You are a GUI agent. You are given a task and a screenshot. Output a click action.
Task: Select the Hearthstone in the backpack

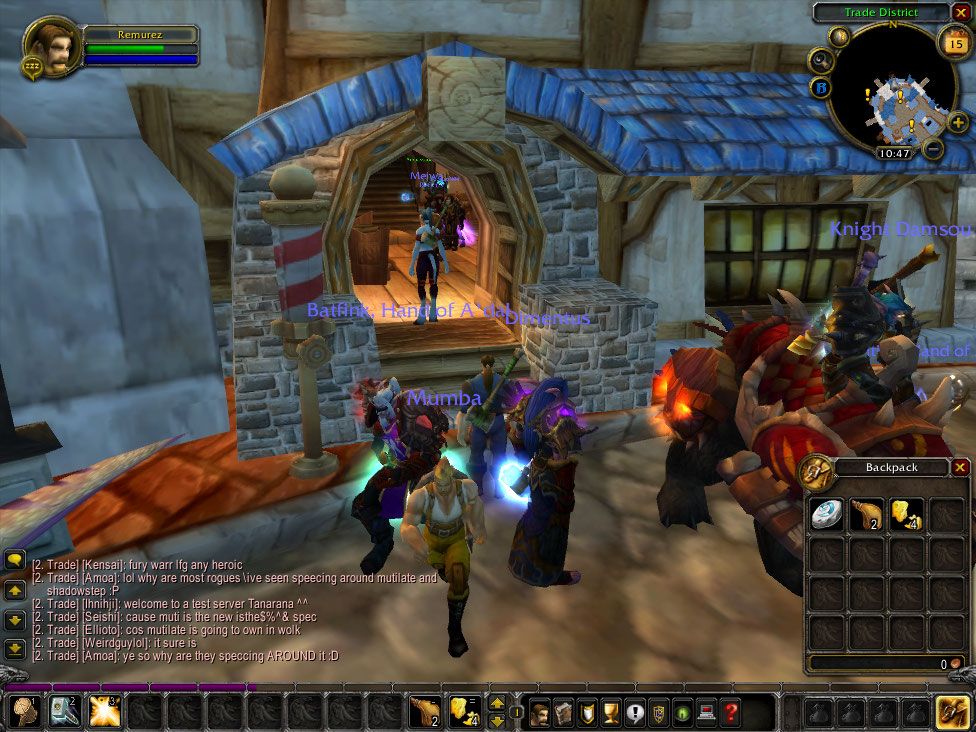(x=826, y=513)
